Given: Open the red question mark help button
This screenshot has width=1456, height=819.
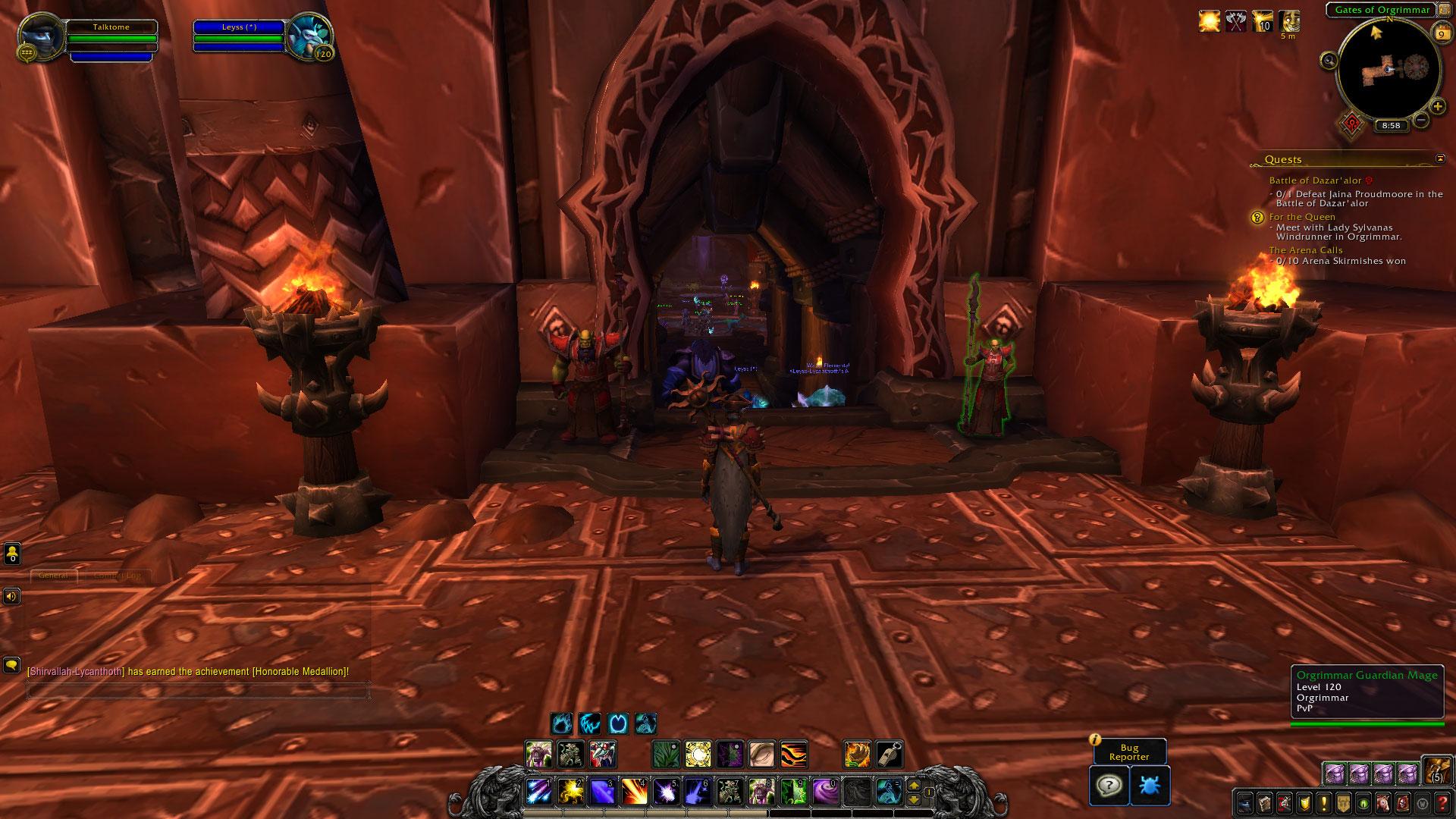Looking at the screenshot, I should pos(1443,802).
